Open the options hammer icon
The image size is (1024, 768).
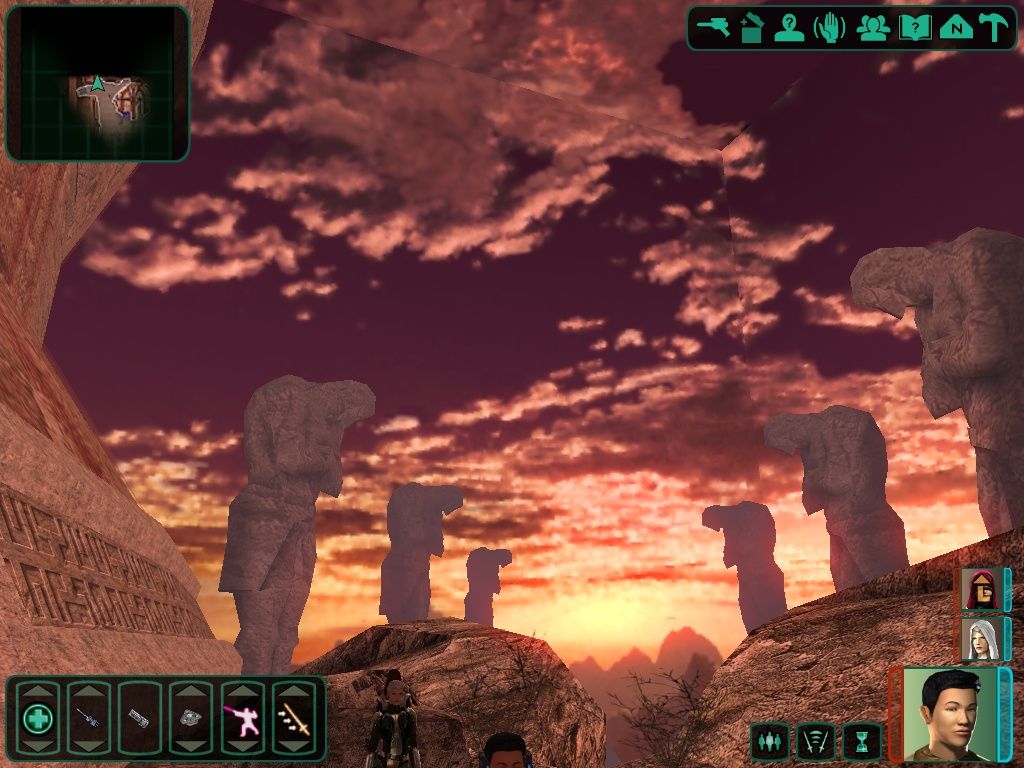coord(994,28)
